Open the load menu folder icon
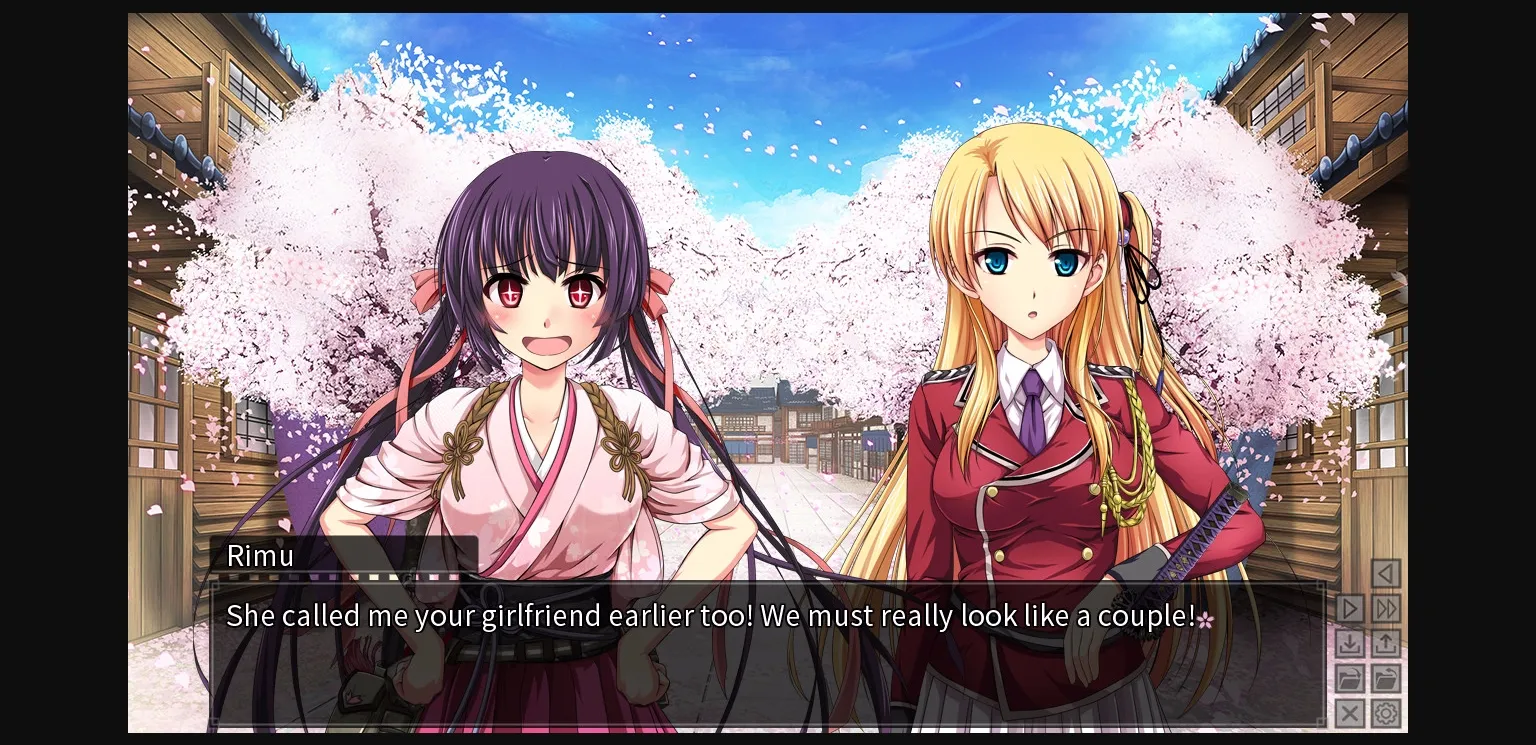This screenshot has height=745, width=1536. click(1387, 678)
